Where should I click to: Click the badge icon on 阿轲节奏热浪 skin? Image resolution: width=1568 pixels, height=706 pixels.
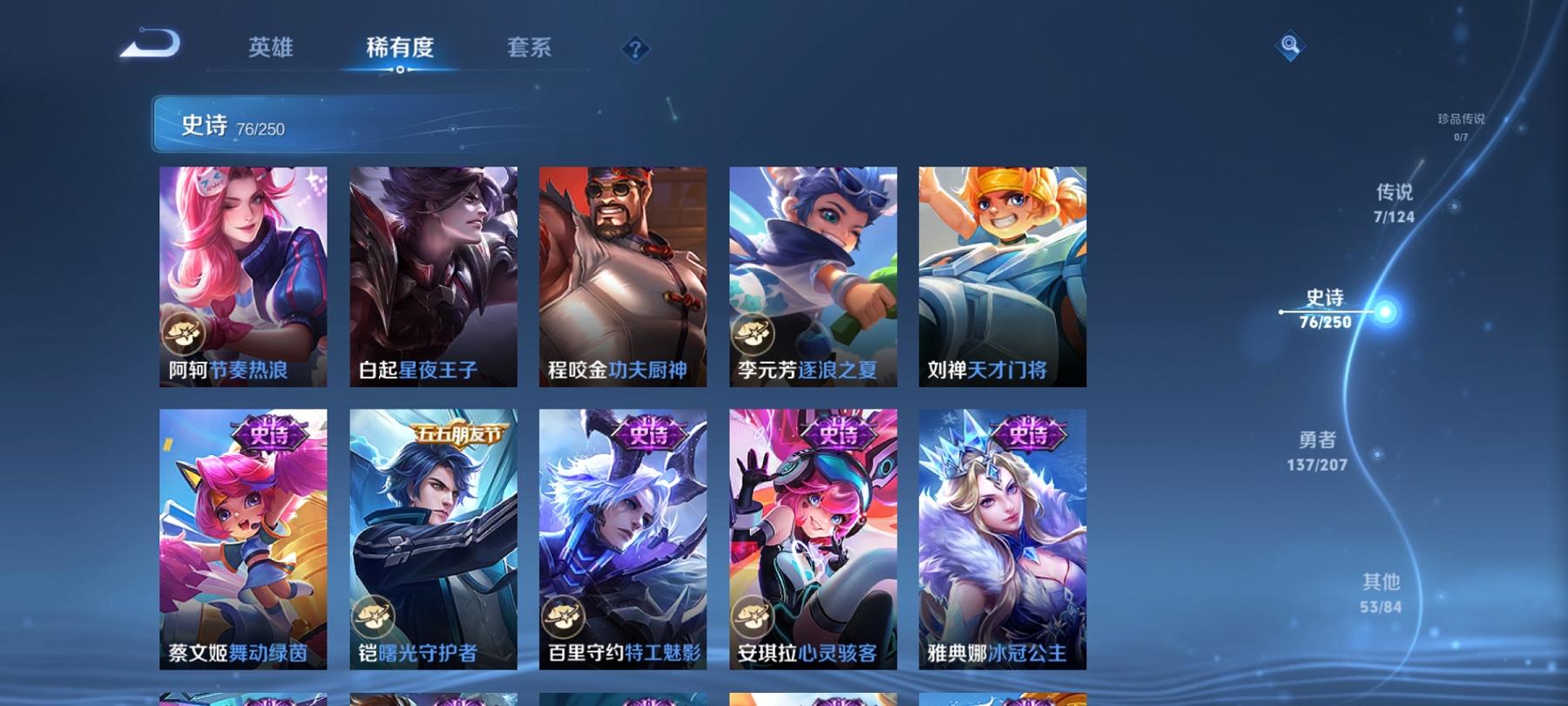[185, 331]
